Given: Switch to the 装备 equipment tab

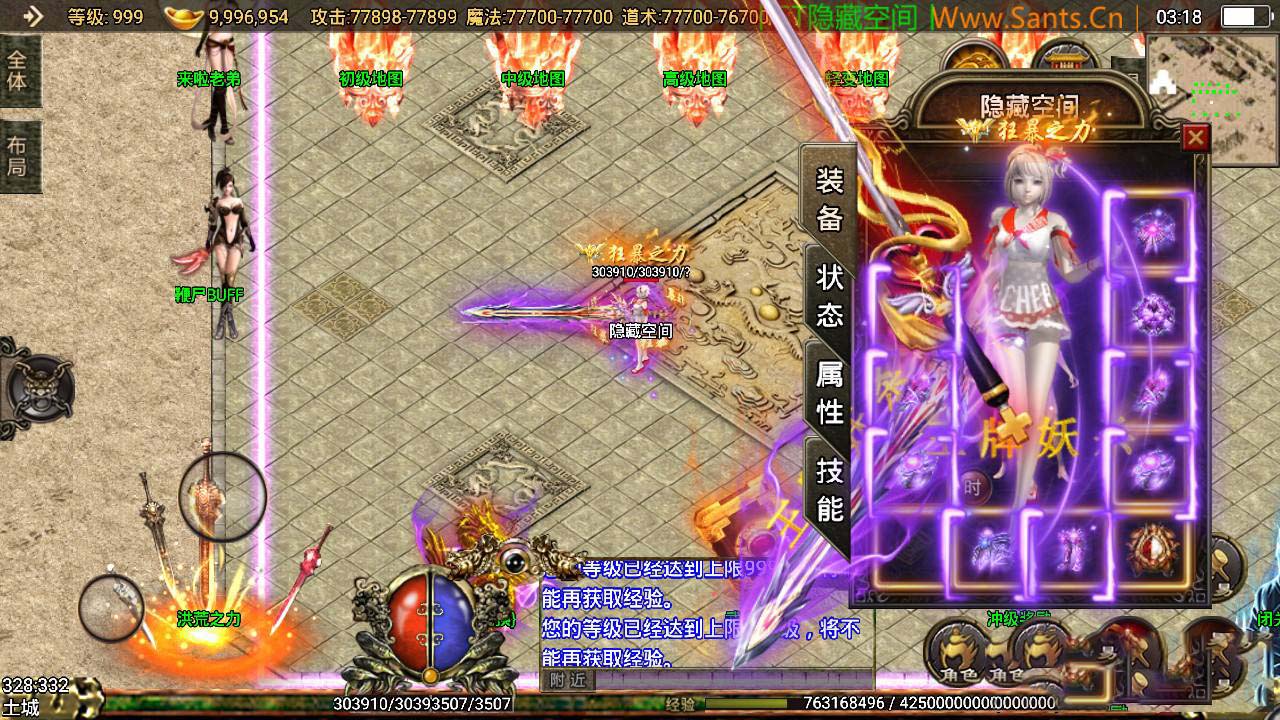Looking at the screenshot, I should tap(830, 199).
